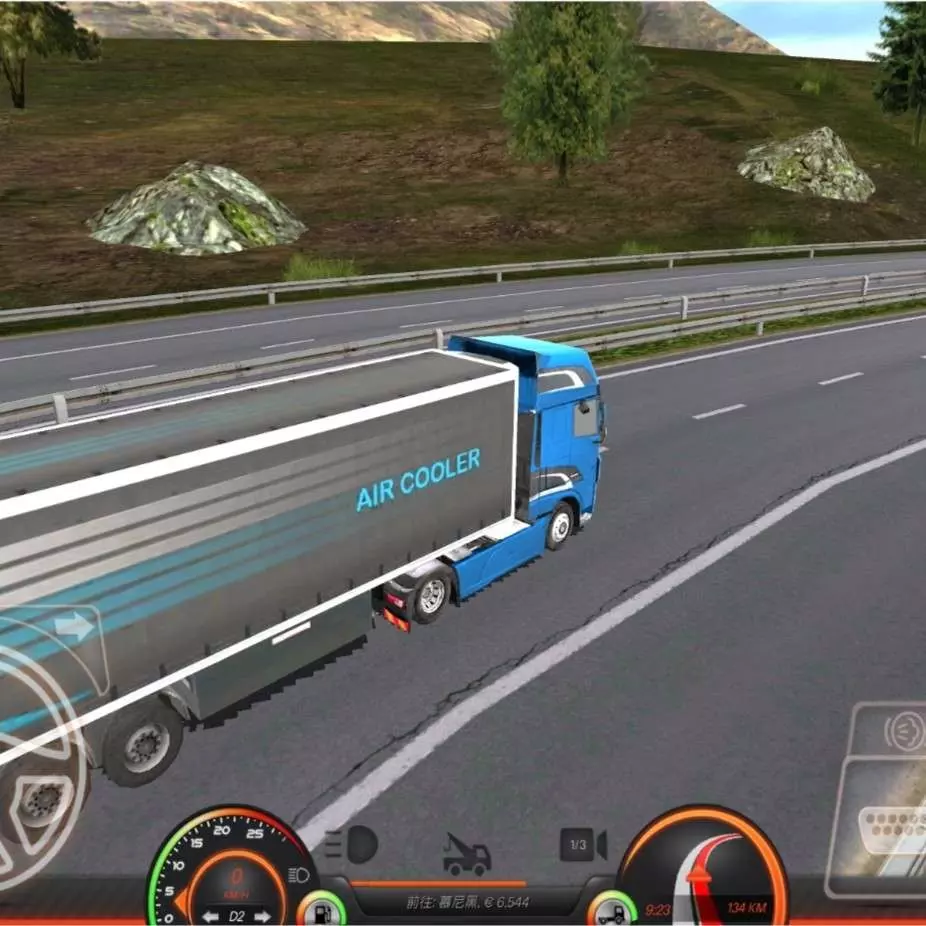This screenshot has height=926, width=926.
Task: Call the tow truck service
Action: pos(467,855)
